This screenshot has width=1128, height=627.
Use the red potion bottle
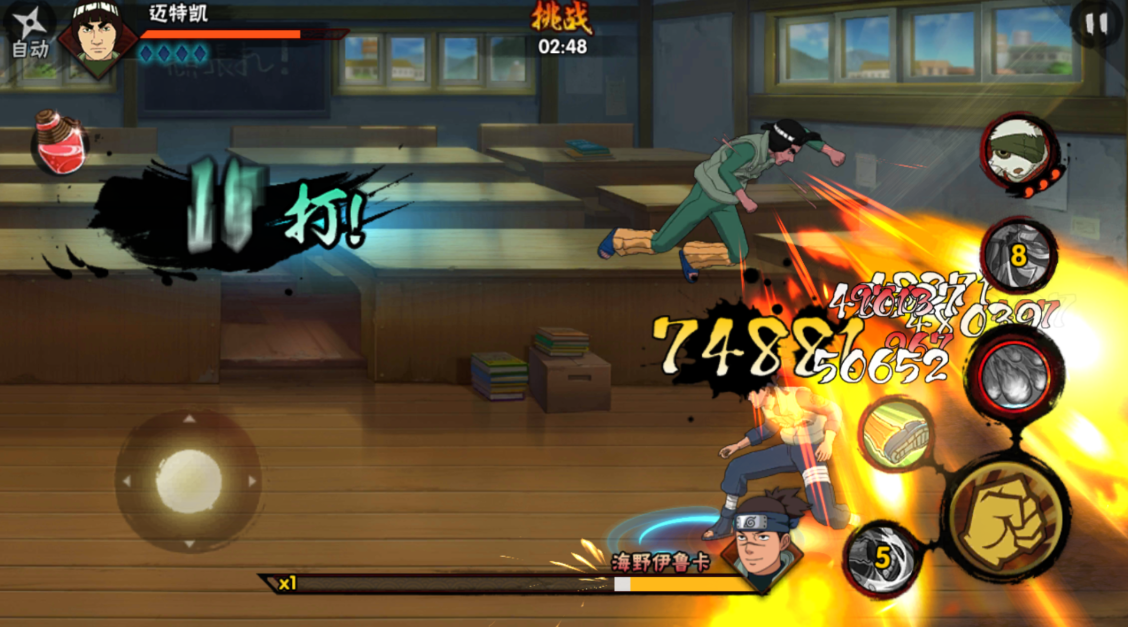(x=62, y=143)
